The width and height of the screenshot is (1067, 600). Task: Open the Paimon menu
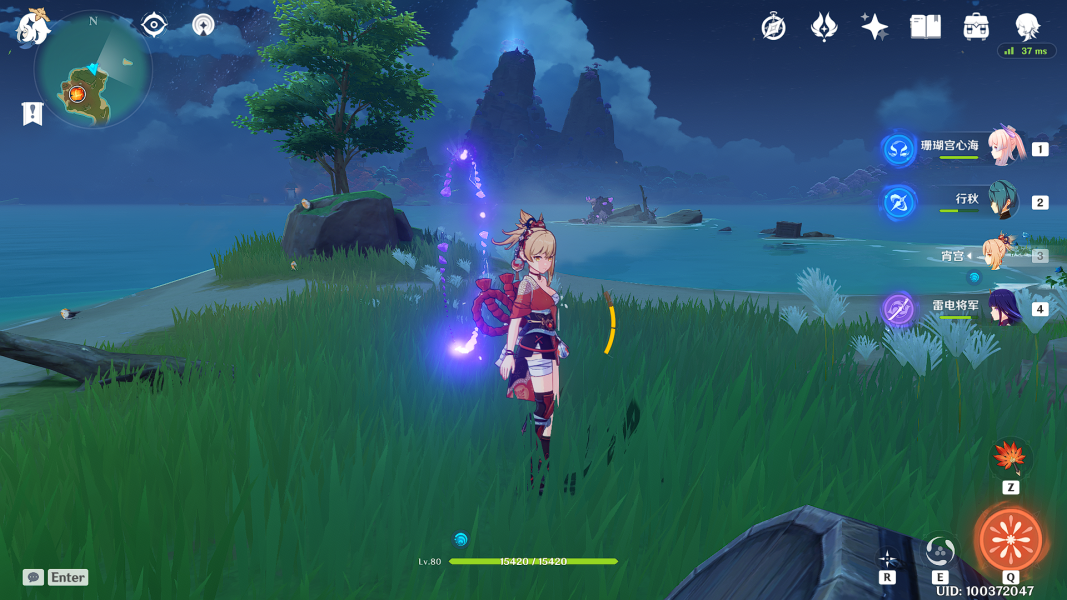click(x=33, y=26)
